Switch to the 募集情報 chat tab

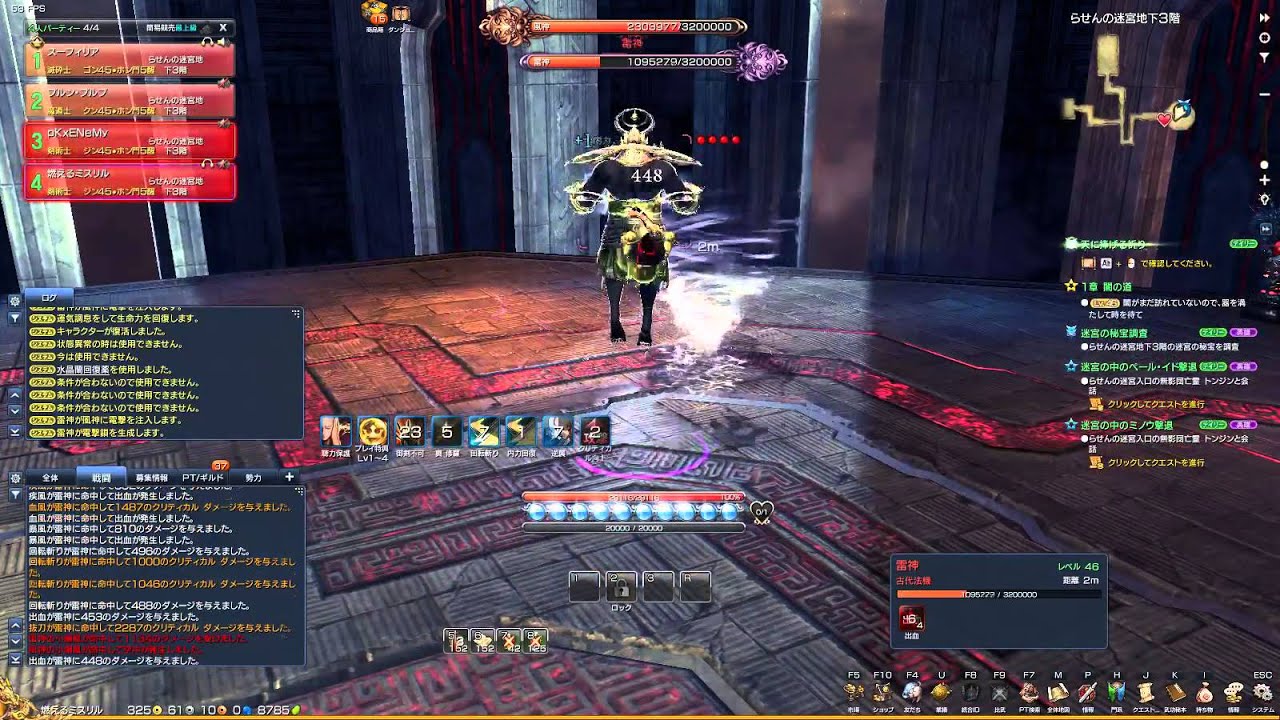tap(153, 478)
